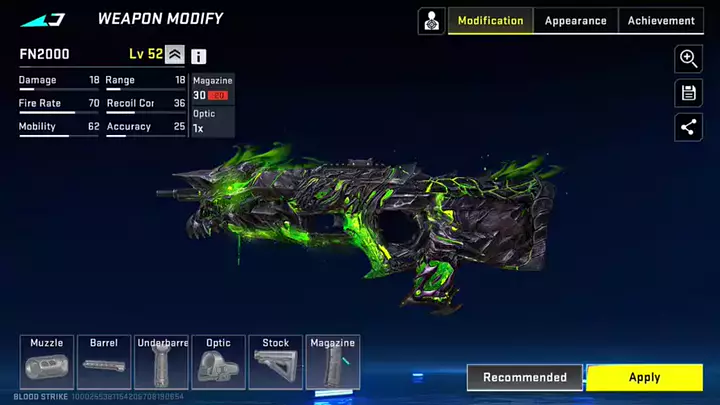720x405 pixels.
Task: Open the Appearance tab
Action: [575, 21]
